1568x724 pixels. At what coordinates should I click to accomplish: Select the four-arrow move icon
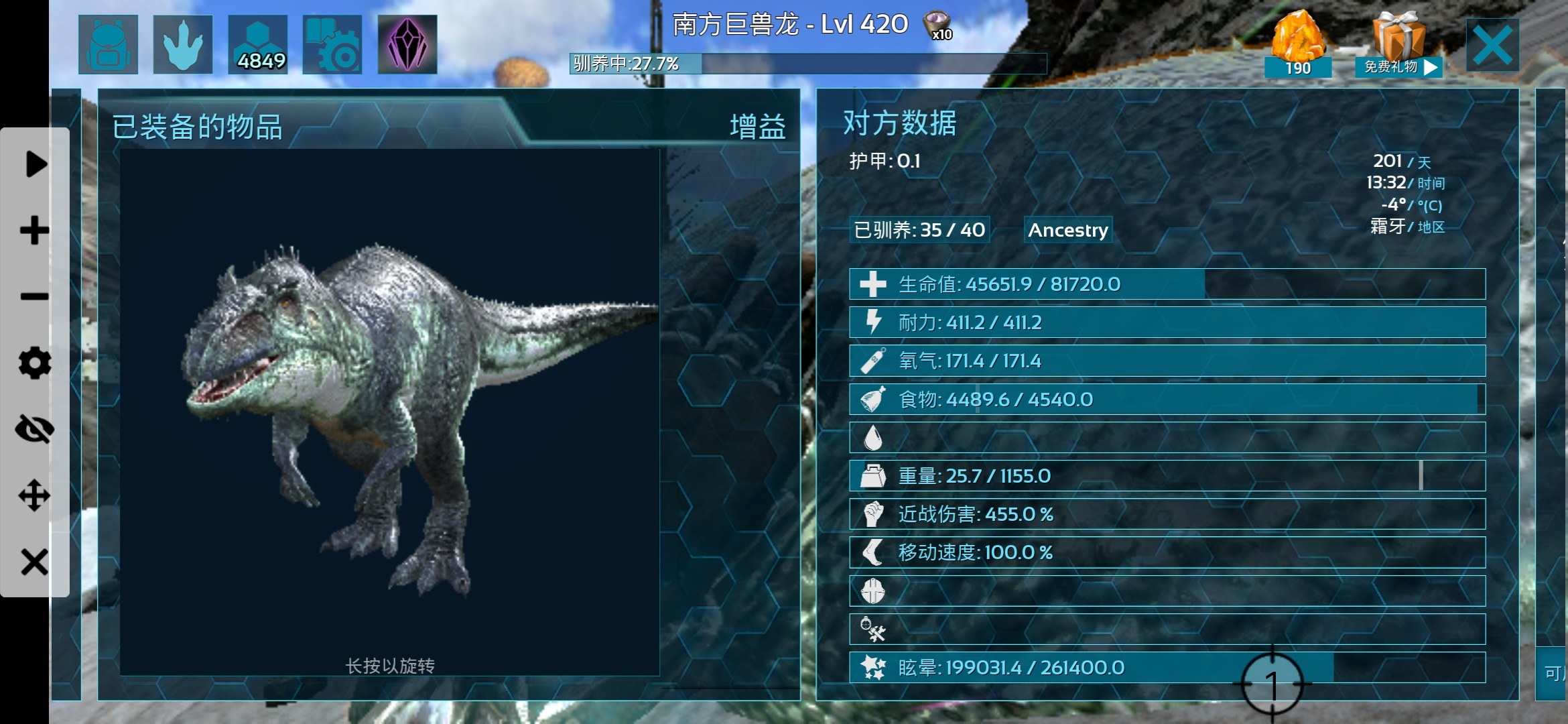35,496
